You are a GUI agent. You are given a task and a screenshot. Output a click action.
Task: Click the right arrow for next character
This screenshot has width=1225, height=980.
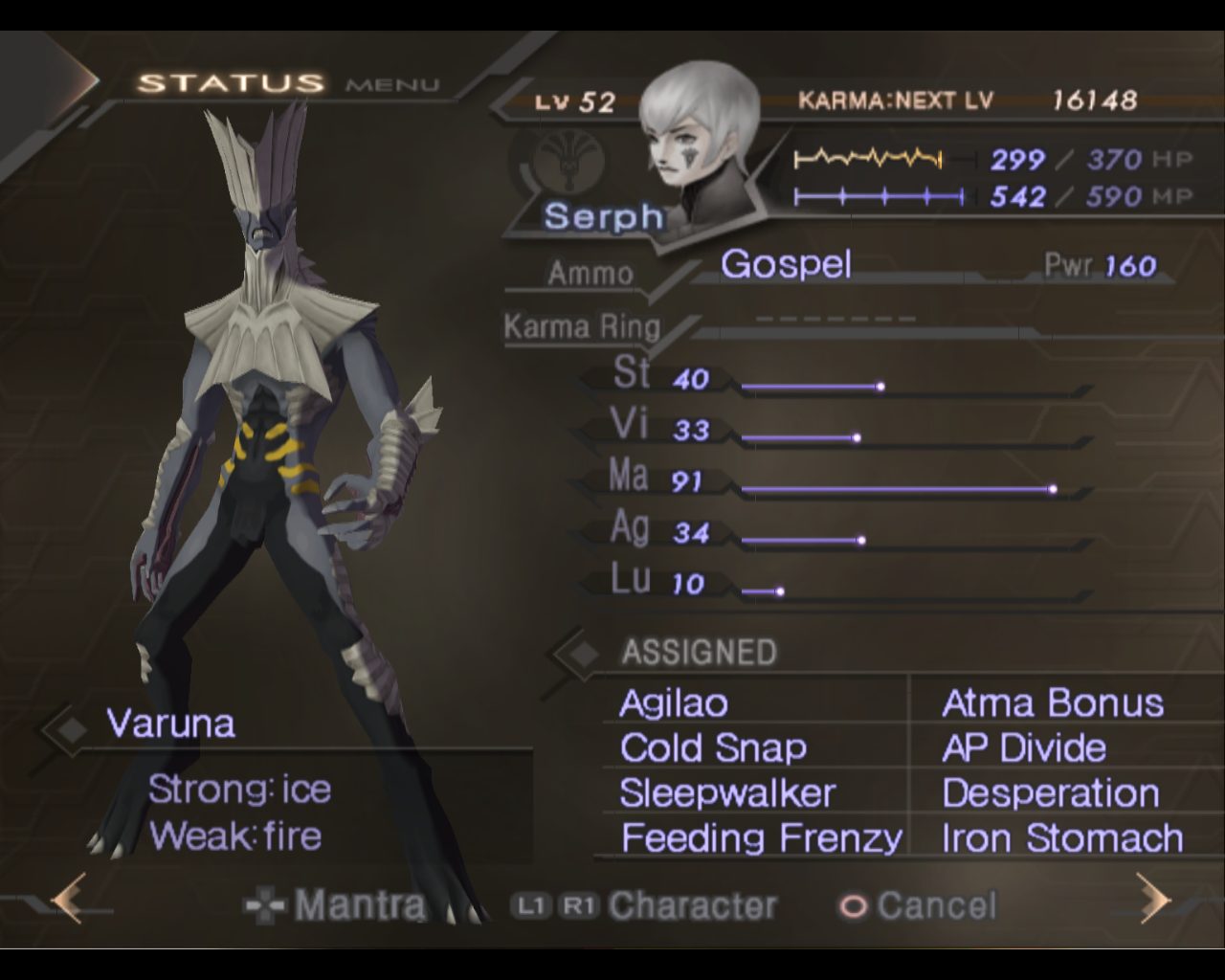(x=1154, y=898)
